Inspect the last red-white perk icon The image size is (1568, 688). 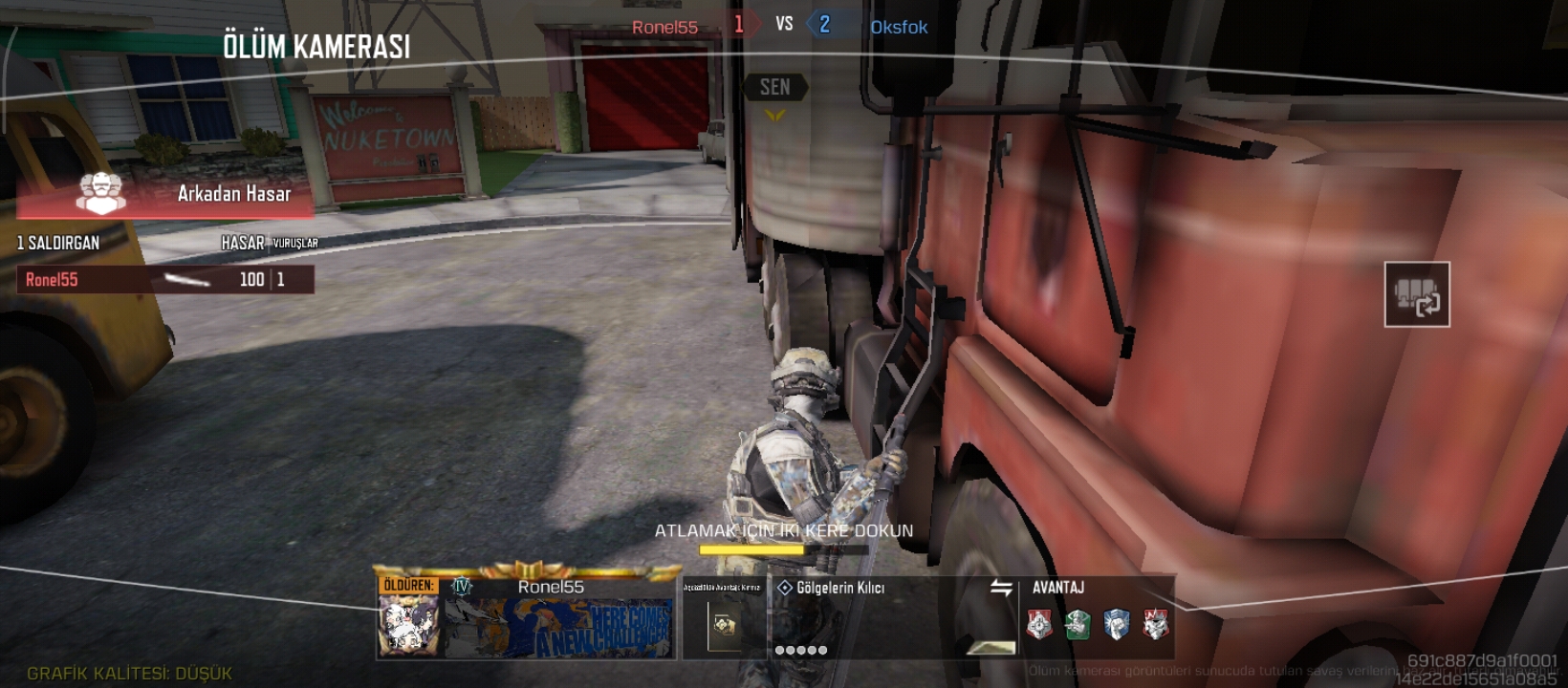[x=1155, y=624]
